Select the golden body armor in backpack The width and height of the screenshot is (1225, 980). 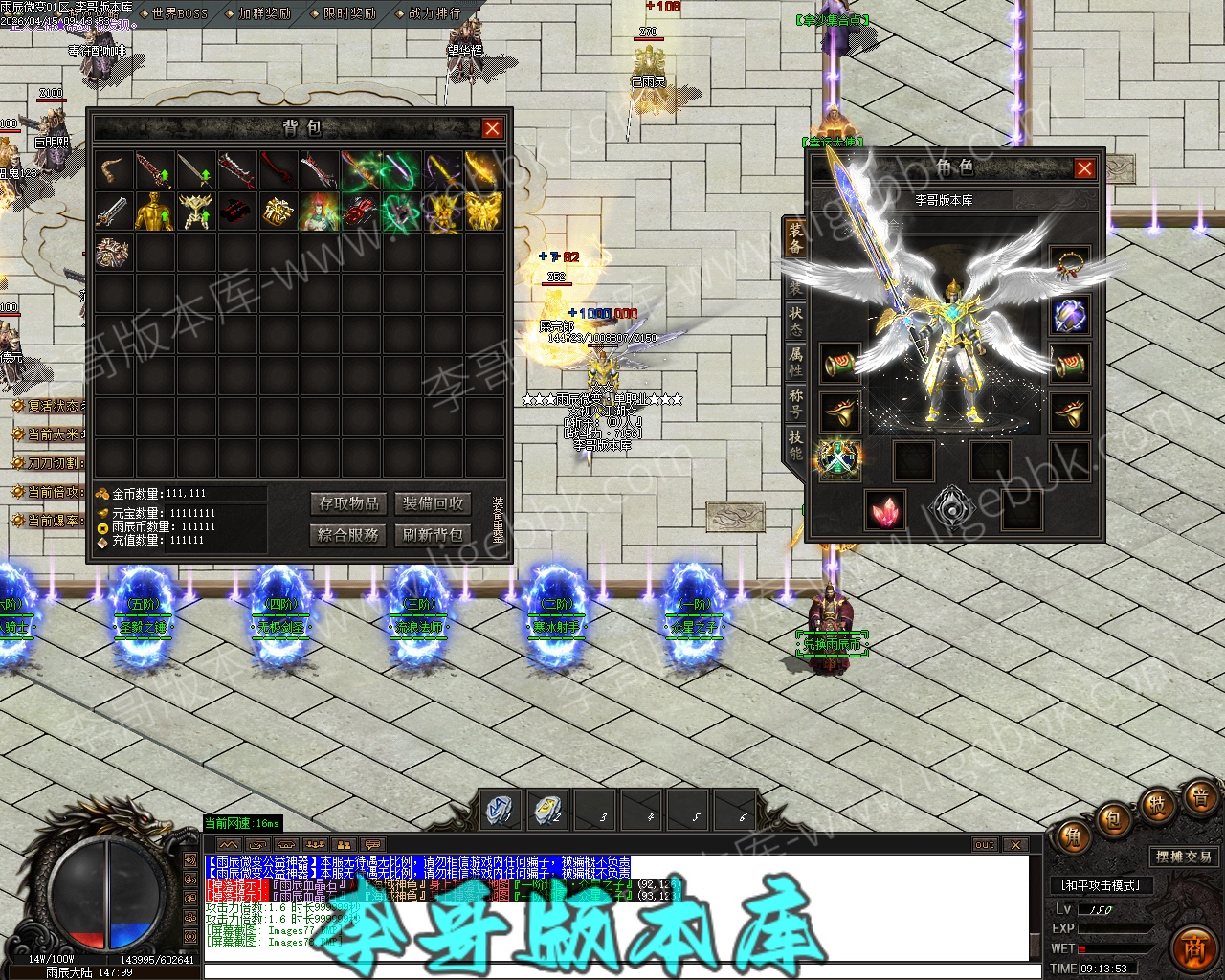pos(155,211)
